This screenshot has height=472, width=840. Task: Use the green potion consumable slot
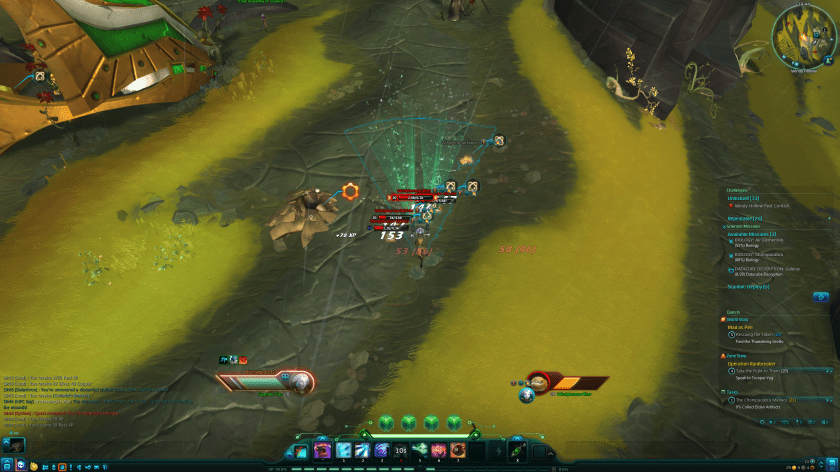point(517,451)
